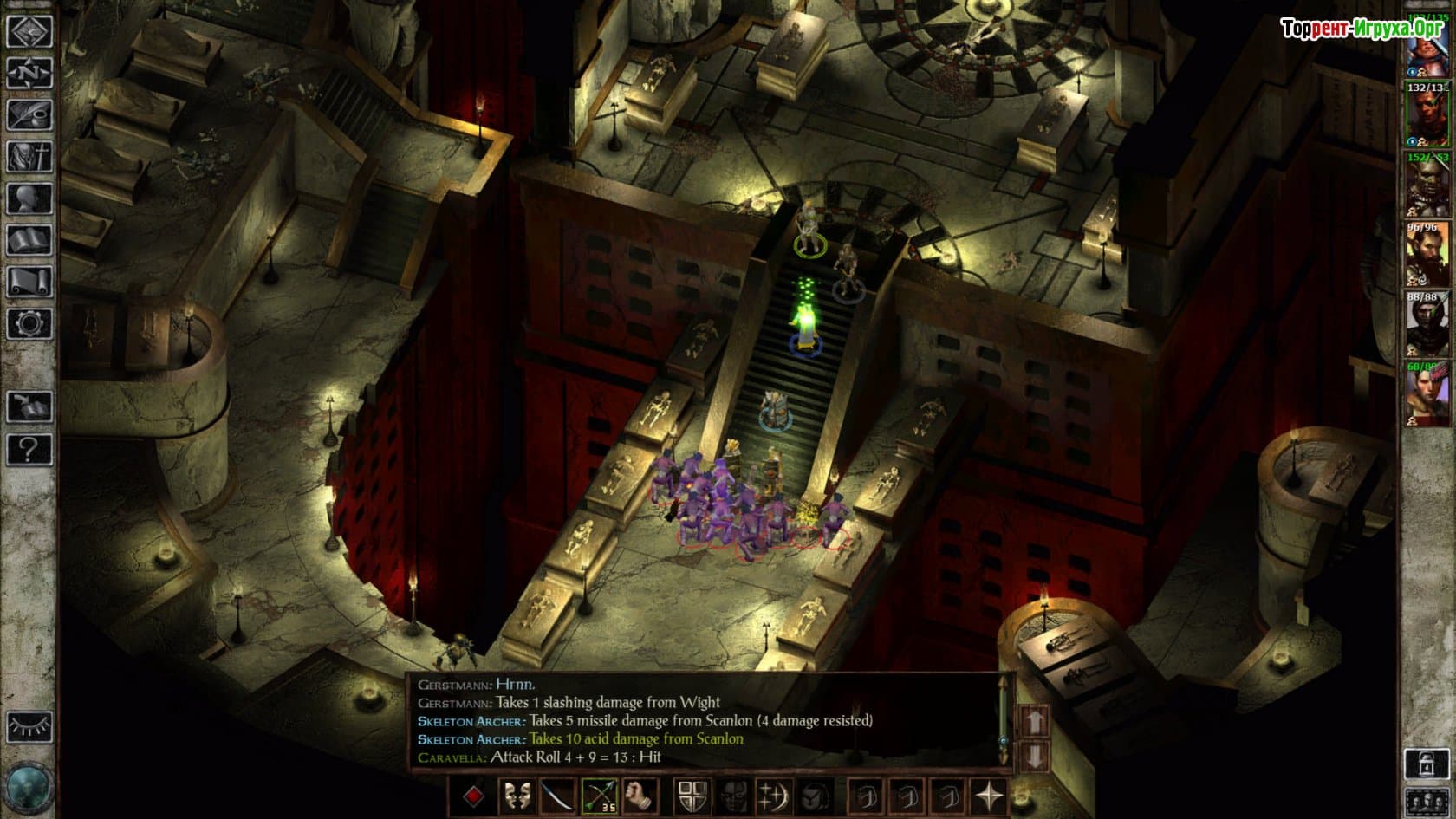Select the green orc character portrait
The width and height of the screenshot is (1456, 819).
pyautogui.click(x=1427, y=185)
